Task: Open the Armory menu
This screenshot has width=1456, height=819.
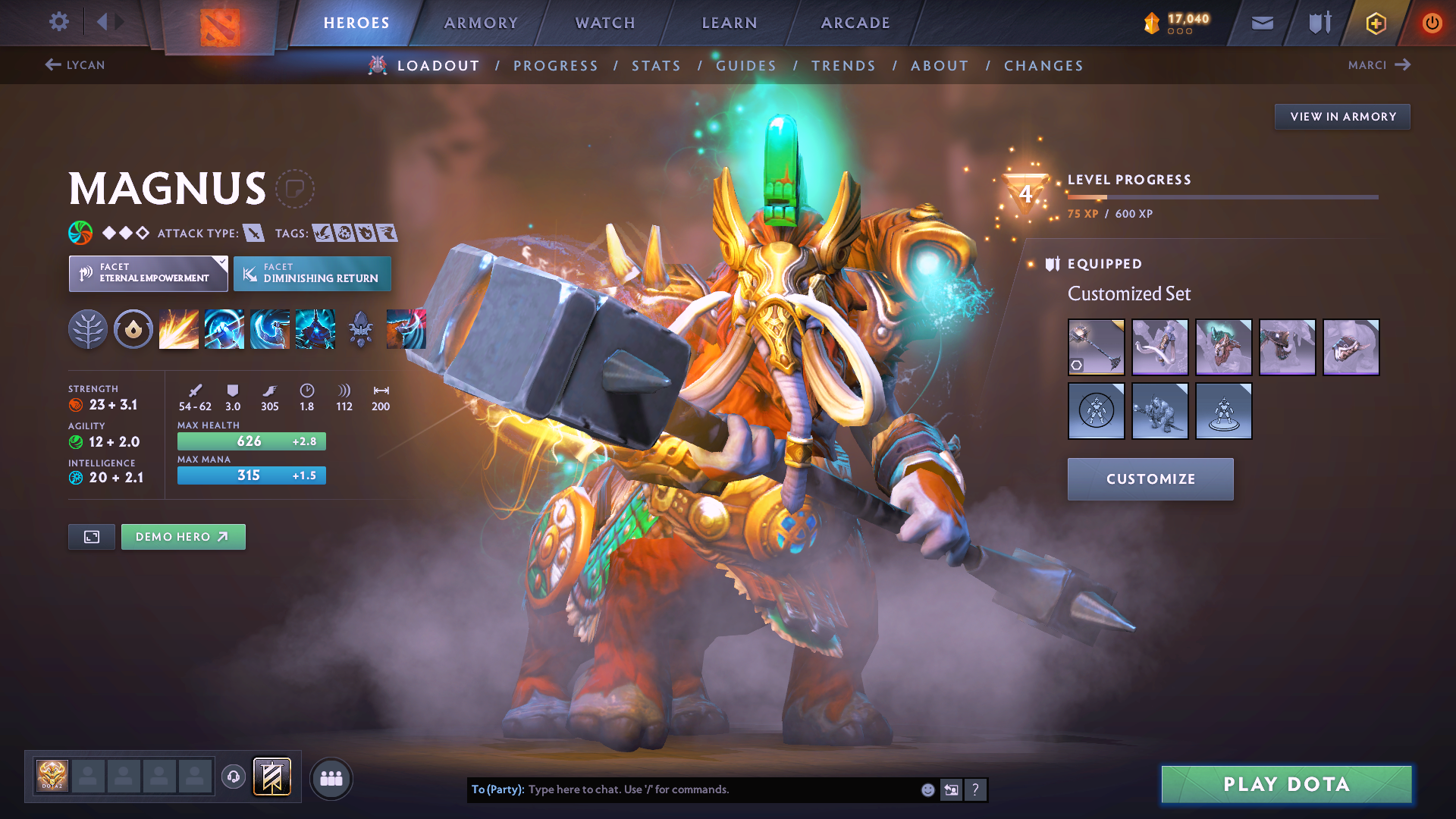Action: (x=481, y=23)
